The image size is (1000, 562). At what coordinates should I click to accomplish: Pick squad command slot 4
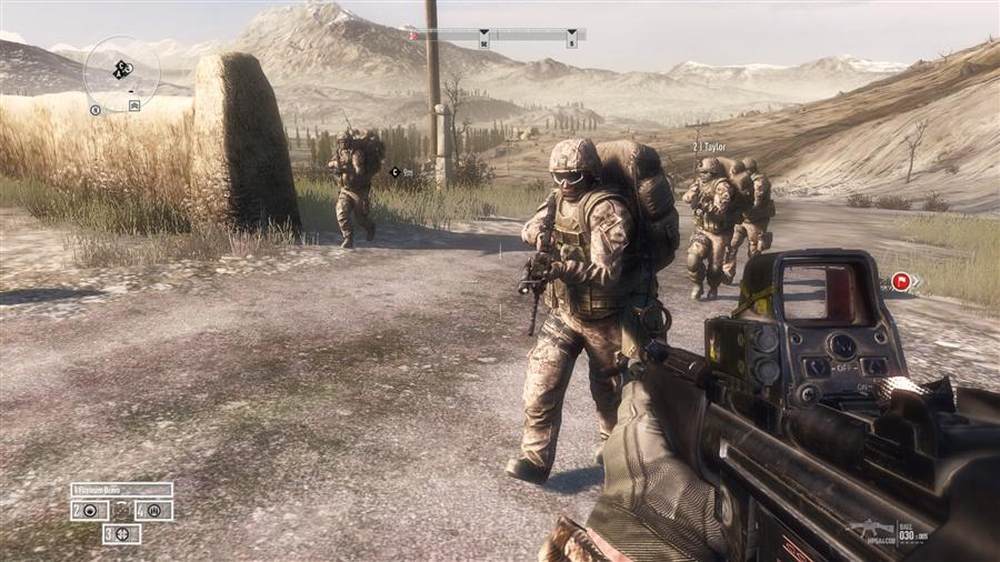click(x=153, y=511)
